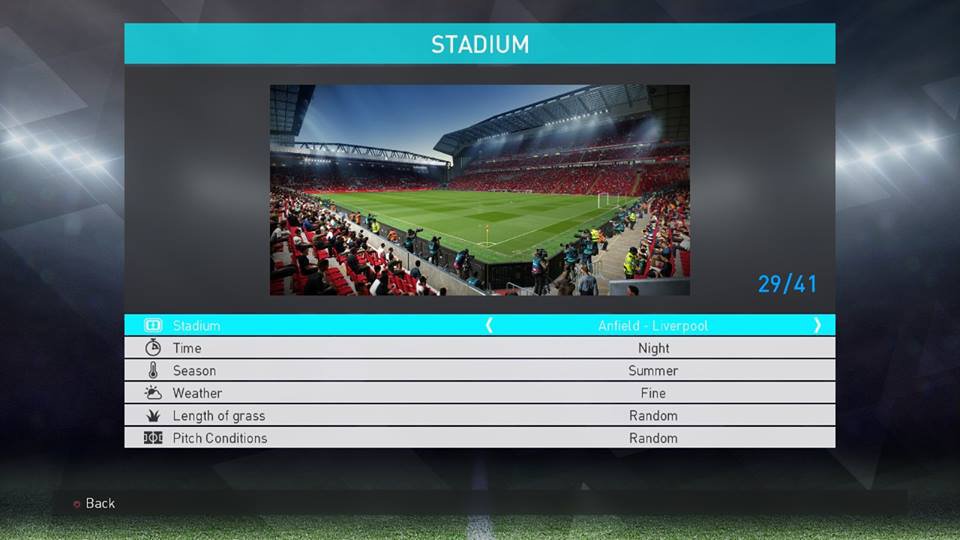The image size is (960, 540).
Task: Choose the Pitch Conditions row
Action: (x=479, y=438)
